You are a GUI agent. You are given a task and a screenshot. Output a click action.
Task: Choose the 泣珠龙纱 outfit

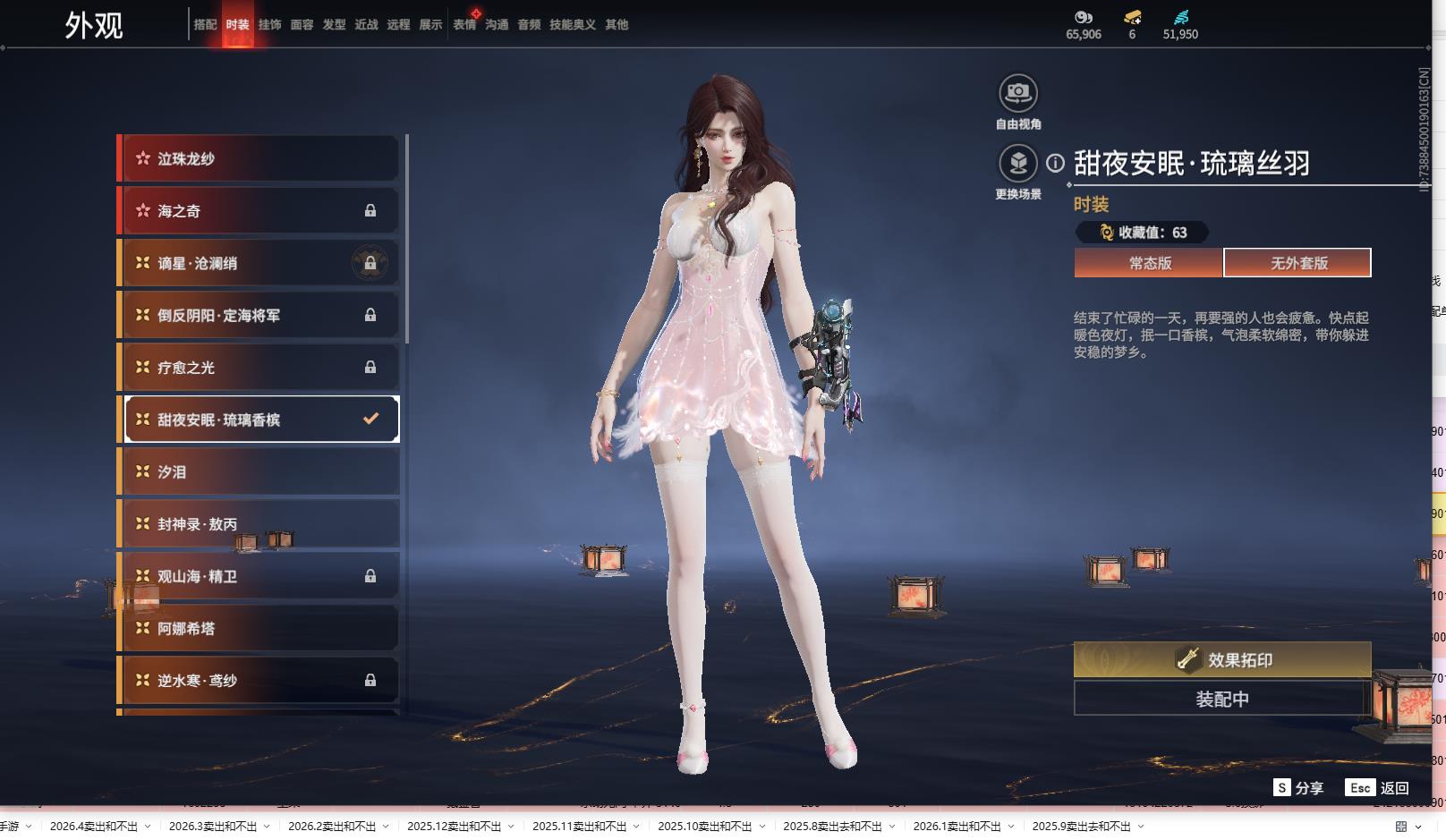tap(259, 158)
